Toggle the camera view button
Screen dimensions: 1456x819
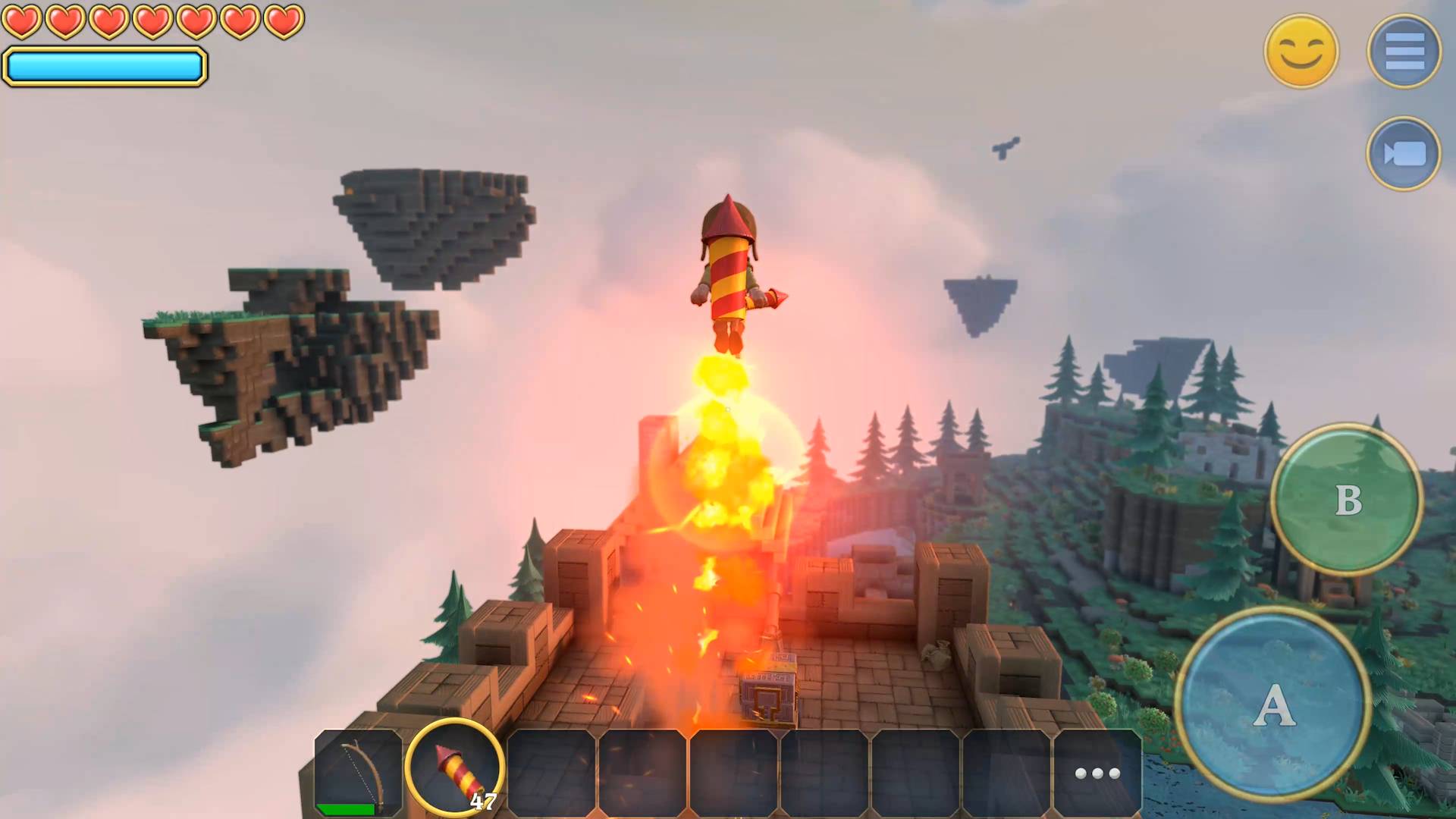[1404, 154]
